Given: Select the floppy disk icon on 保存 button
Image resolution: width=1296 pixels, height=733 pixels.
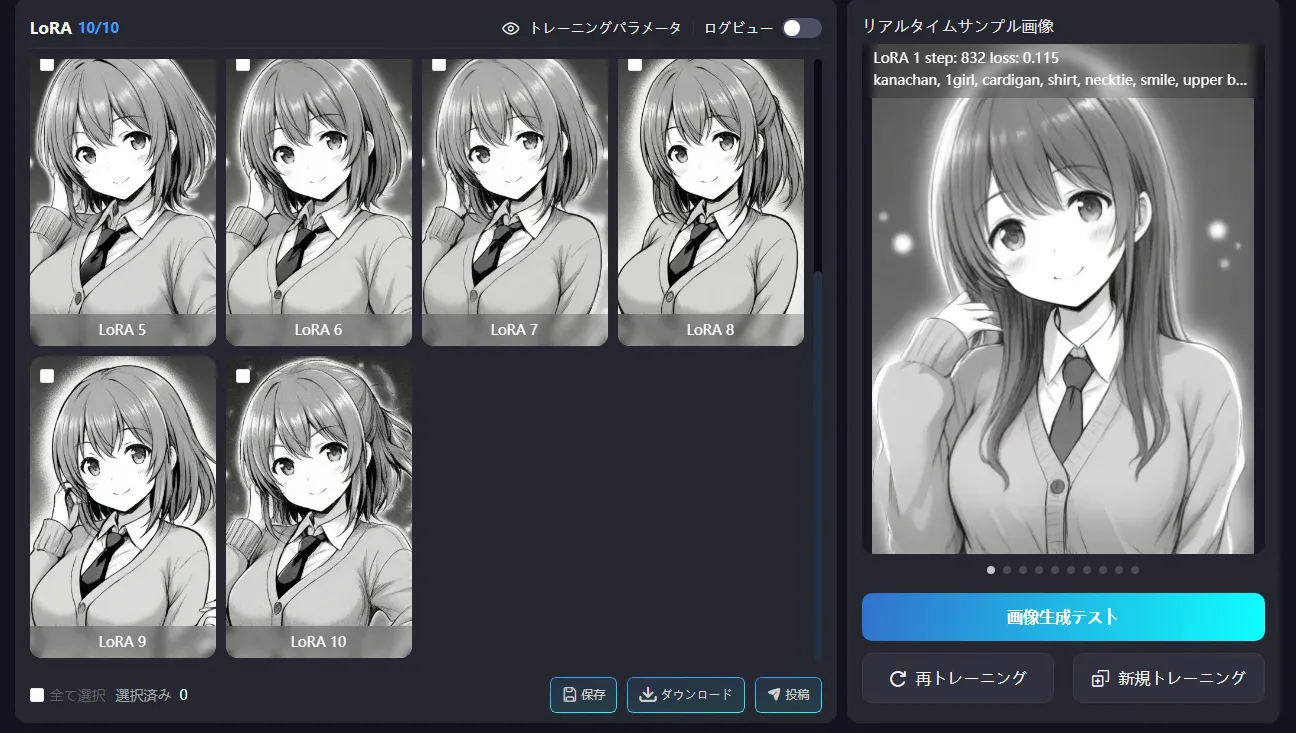Looking at the screenshot, I should point(570,694).
